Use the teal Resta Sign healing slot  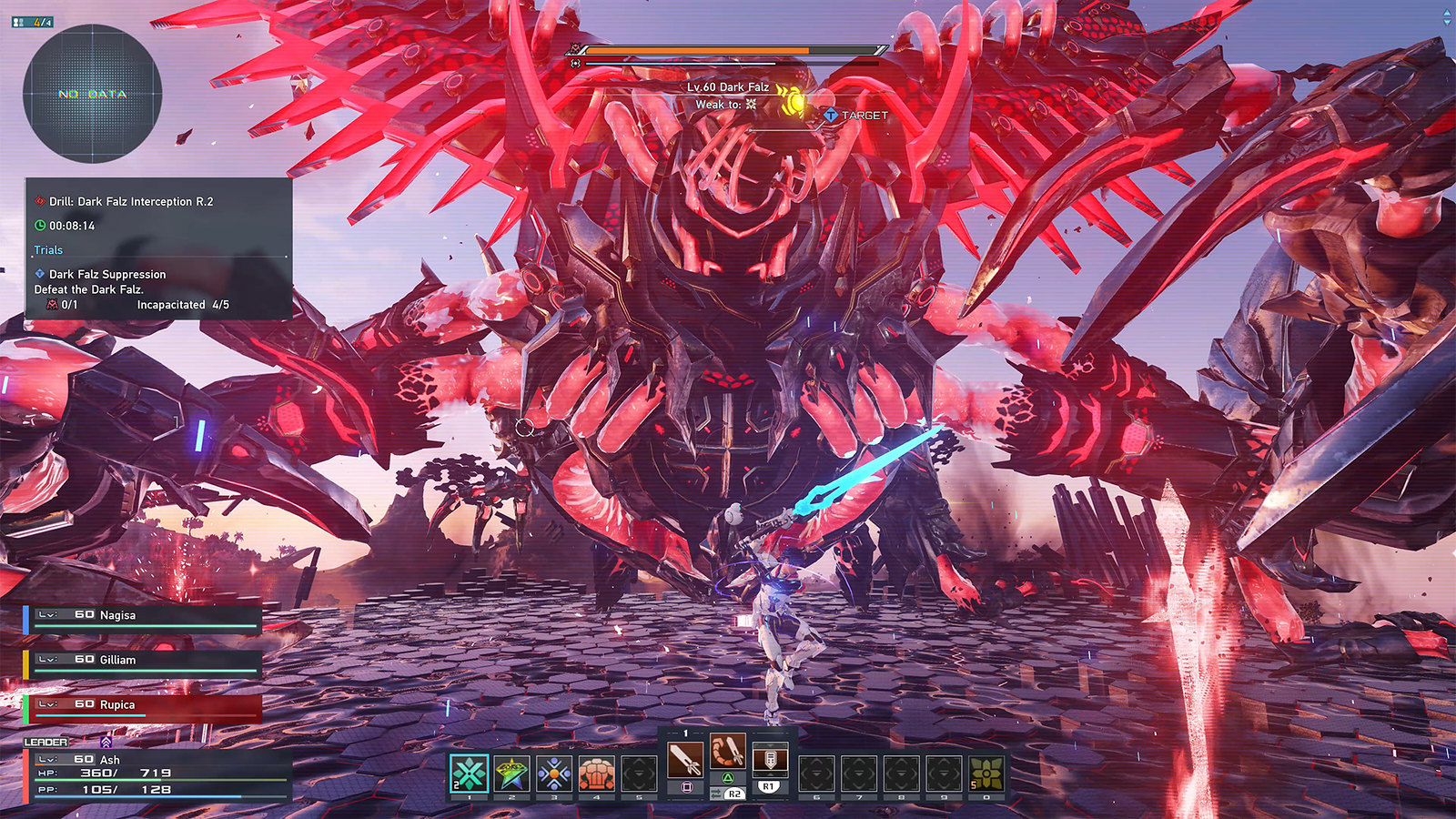[x=470, y=774]
